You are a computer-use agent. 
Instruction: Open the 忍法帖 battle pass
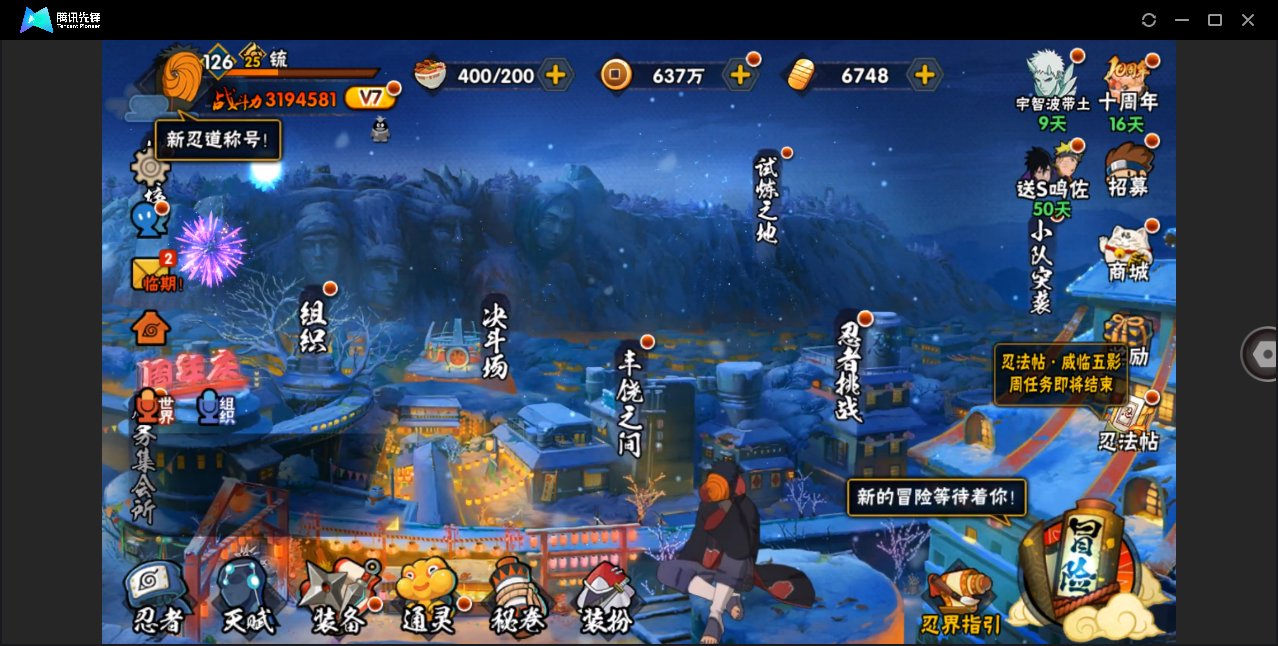click(1129, 425)
